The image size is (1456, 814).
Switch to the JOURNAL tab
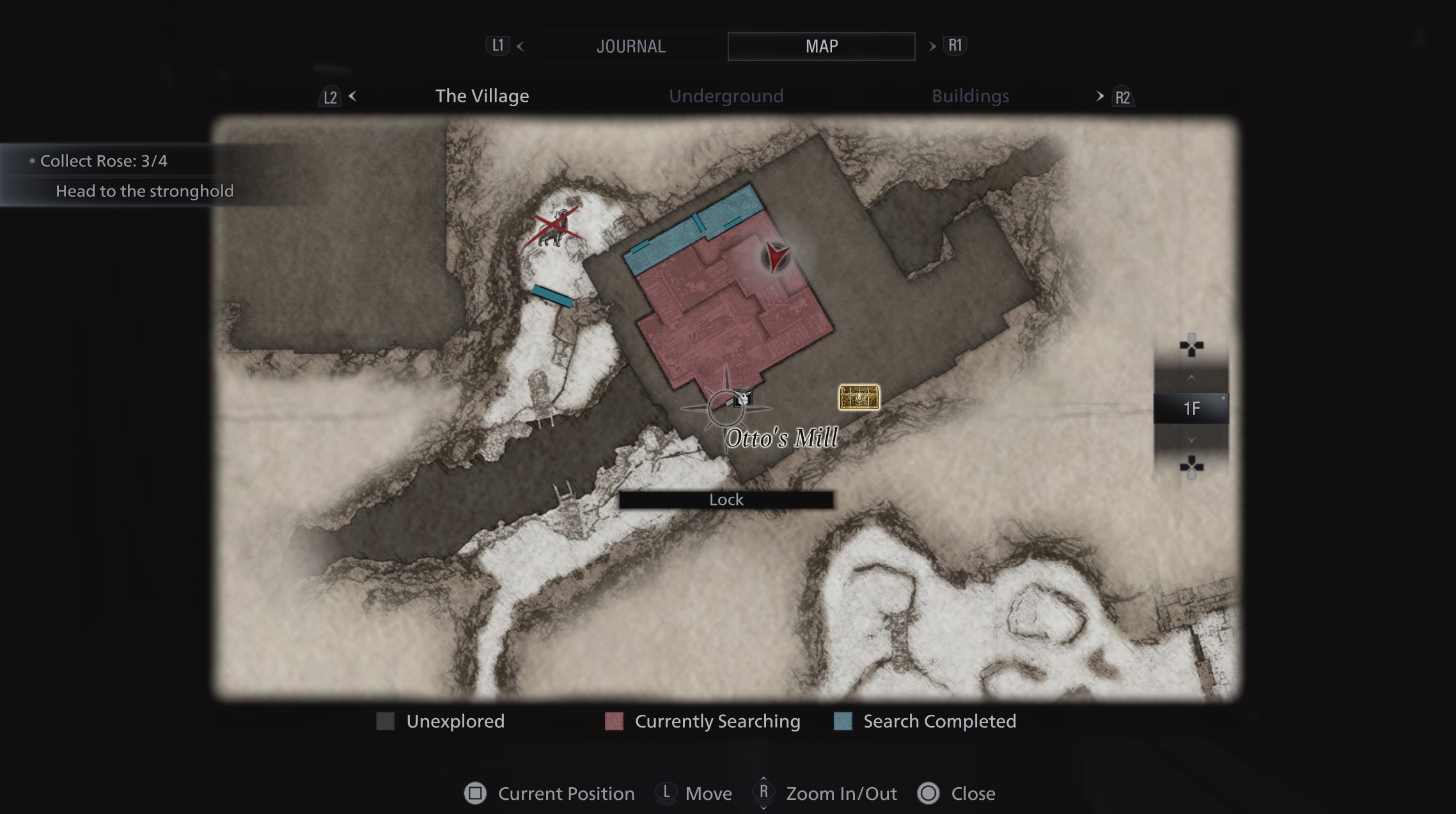(x=631, y=45)
